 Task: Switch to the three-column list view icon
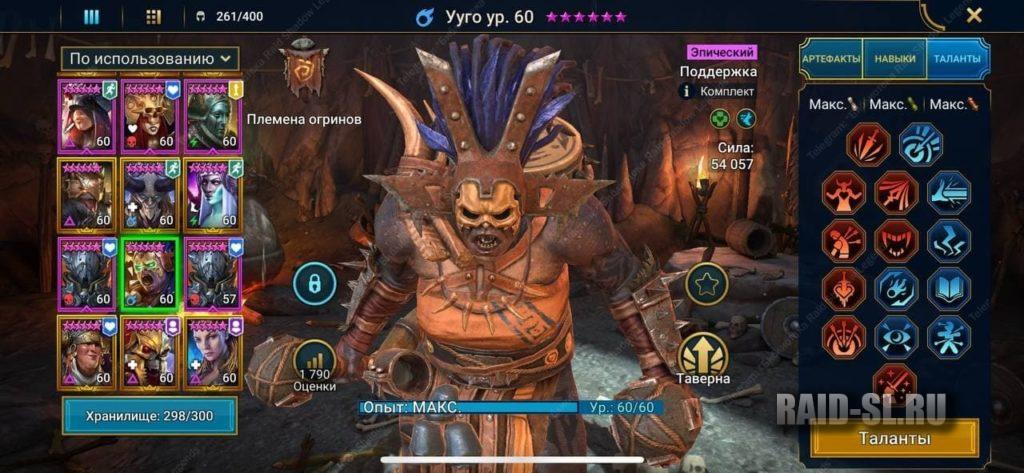pyautogui.click(x=91, y=16)
